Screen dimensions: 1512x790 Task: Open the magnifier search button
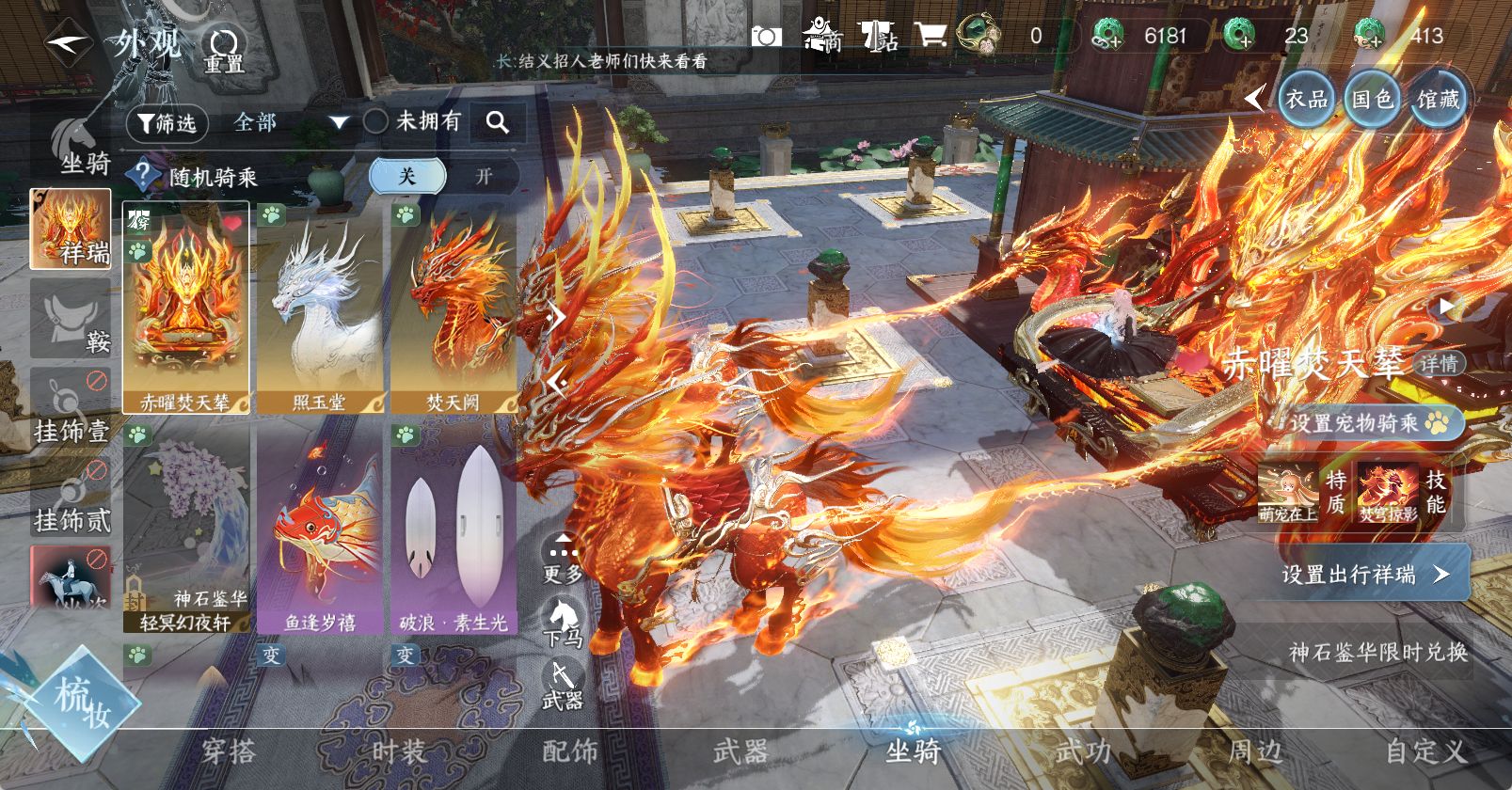point(497,122)
